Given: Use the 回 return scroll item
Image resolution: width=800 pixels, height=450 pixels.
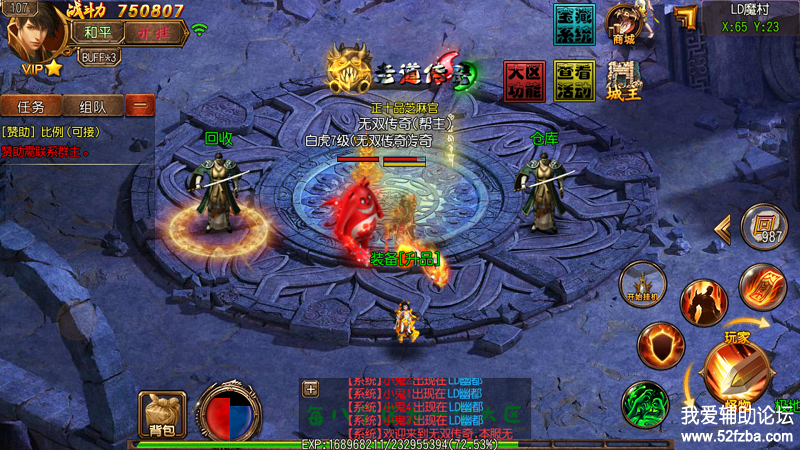Looking at the screenshot, I should [763, 226].
